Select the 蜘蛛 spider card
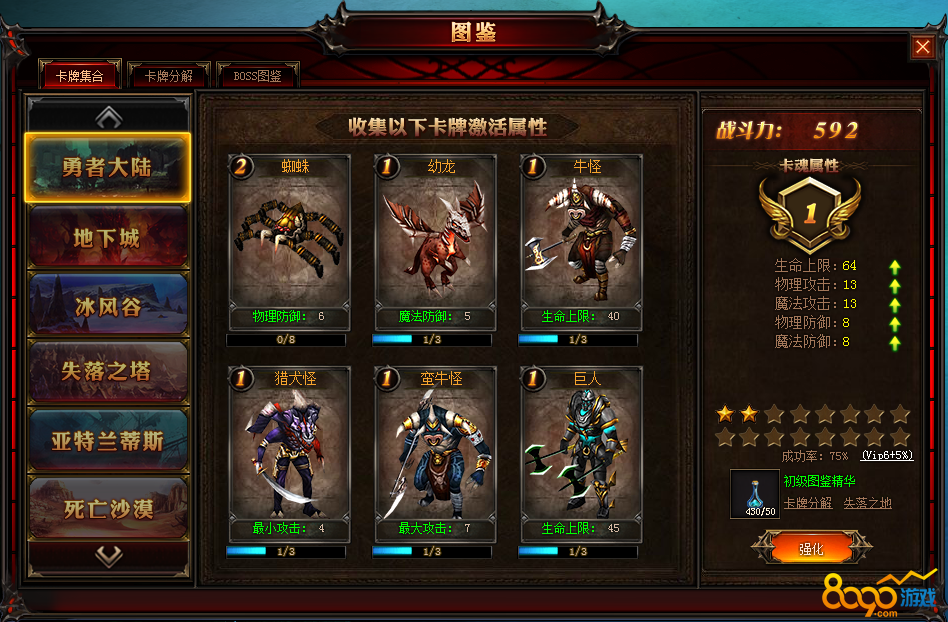This screenshot has width=948, height=622. pyautogui.click(x=289, y=242)
